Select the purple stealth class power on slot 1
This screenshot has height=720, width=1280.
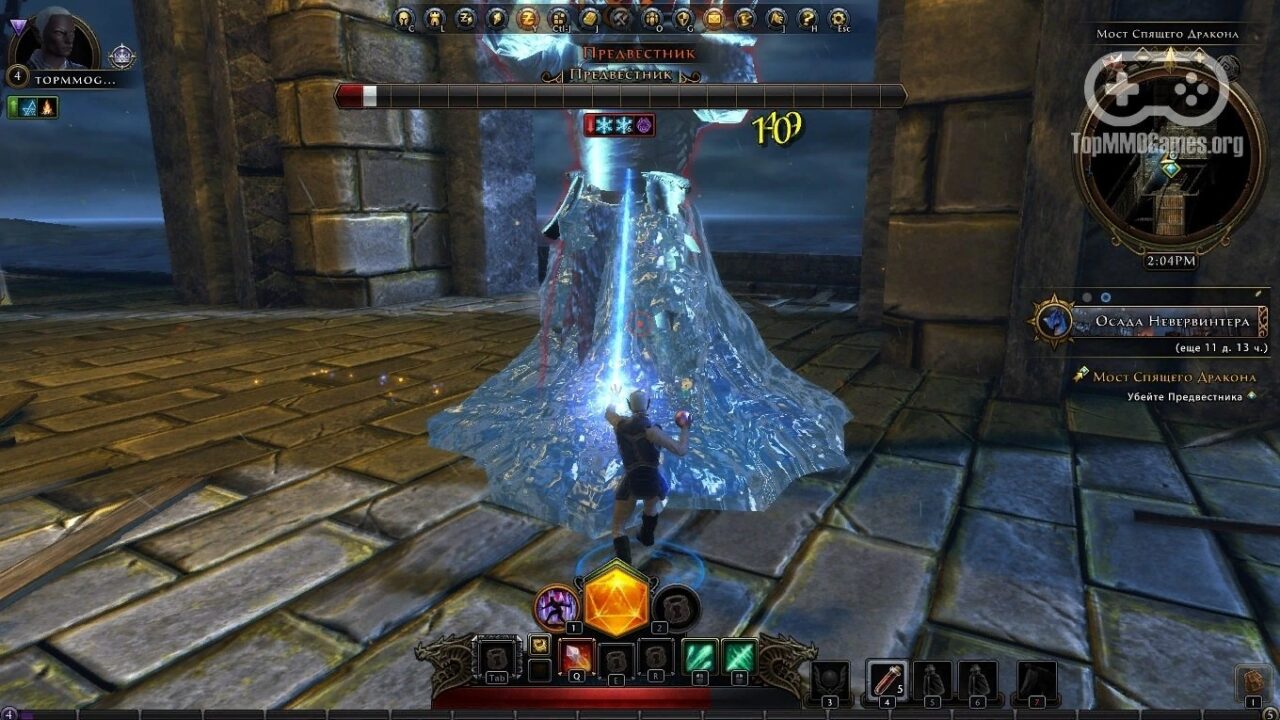[x=555, y=607]
